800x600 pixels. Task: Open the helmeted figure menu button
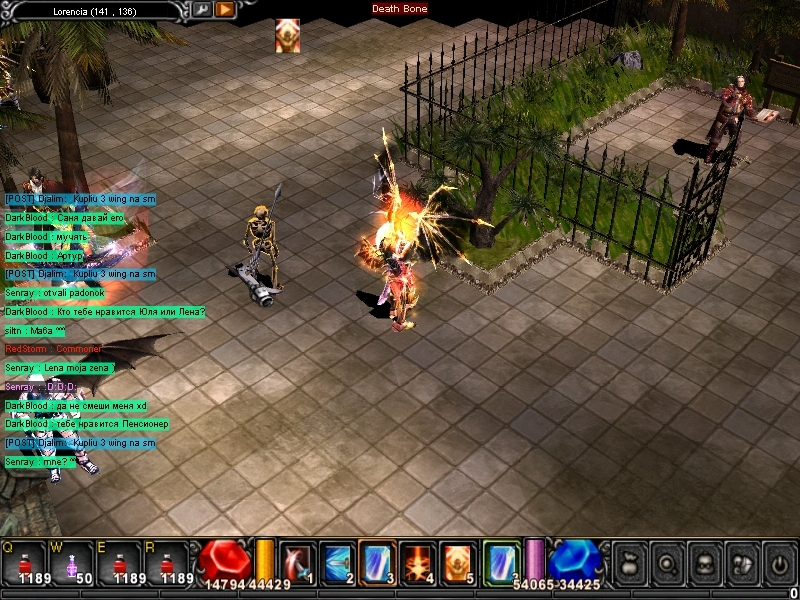point(741,564)
